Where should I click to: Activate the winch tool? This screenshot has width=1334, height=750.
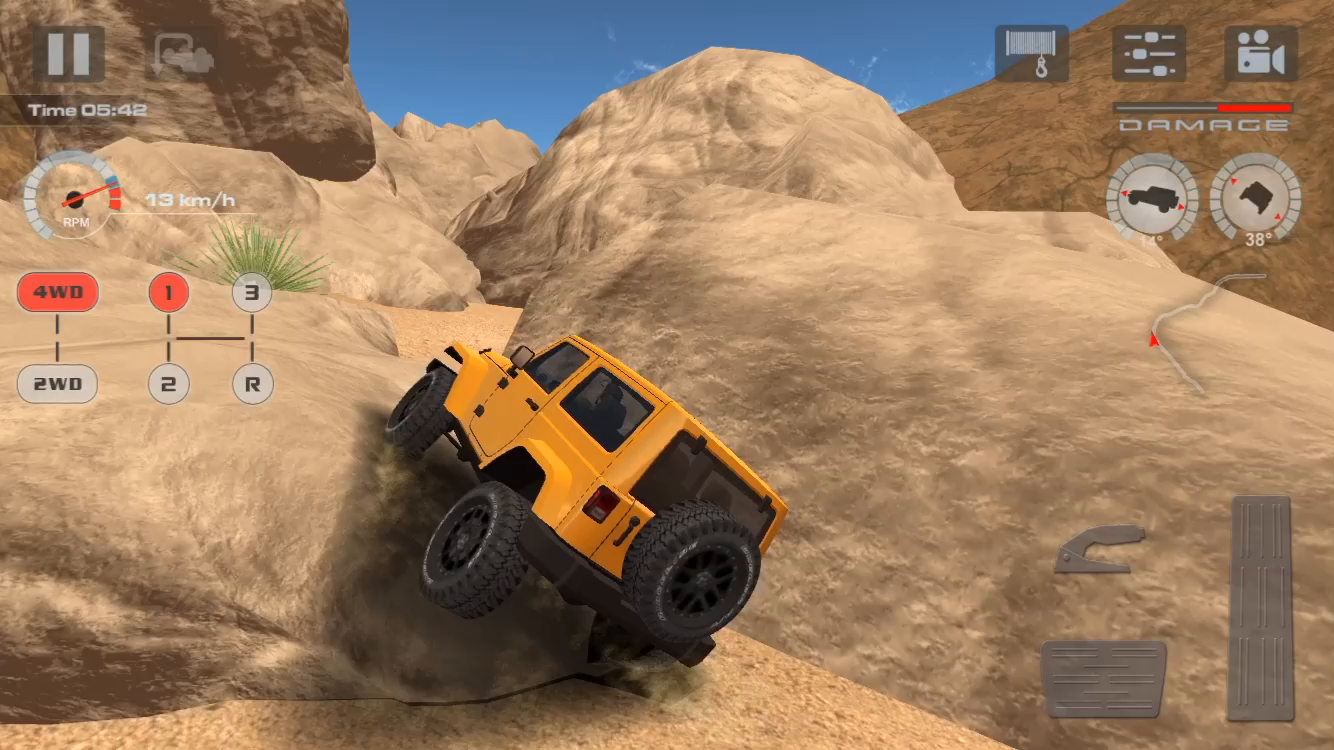pyautogui.click(x=1034, y=54)
